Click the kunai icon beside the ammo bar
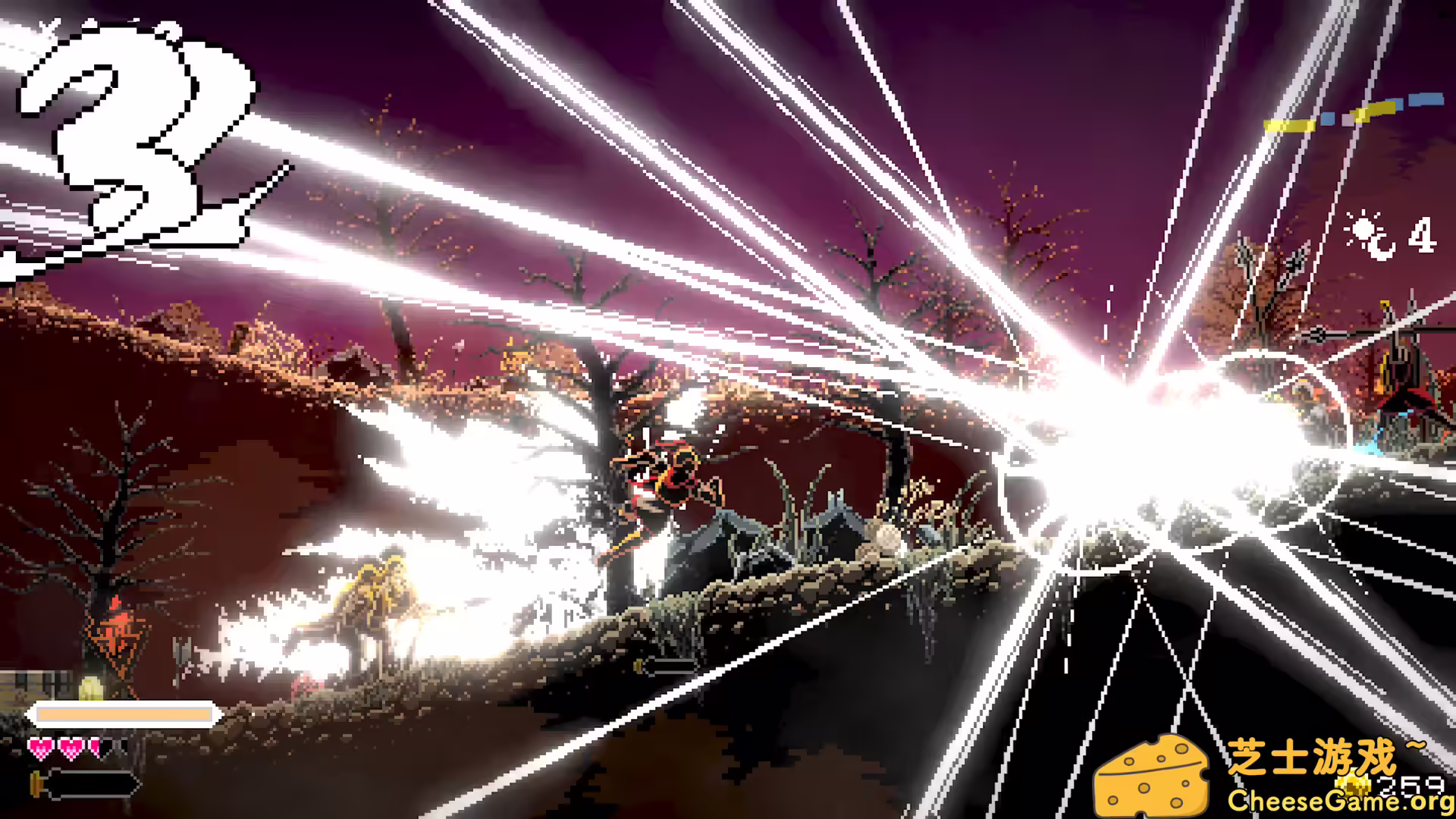Screen dimensions: 1456x819 coord(36,786)
